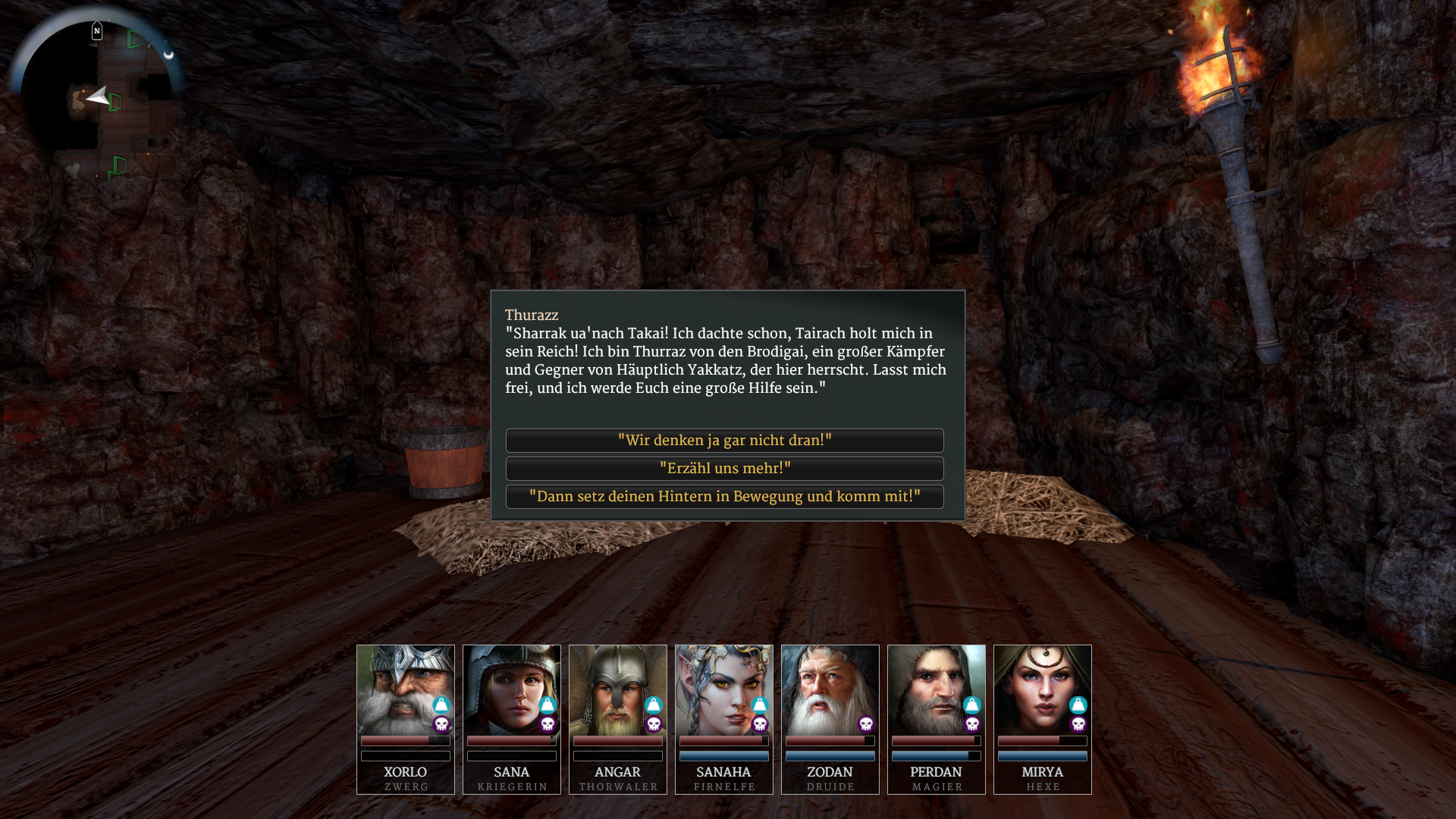Select Zodan the Druide portrait
Screen dimensions: 1456x819
coord(830,689)
